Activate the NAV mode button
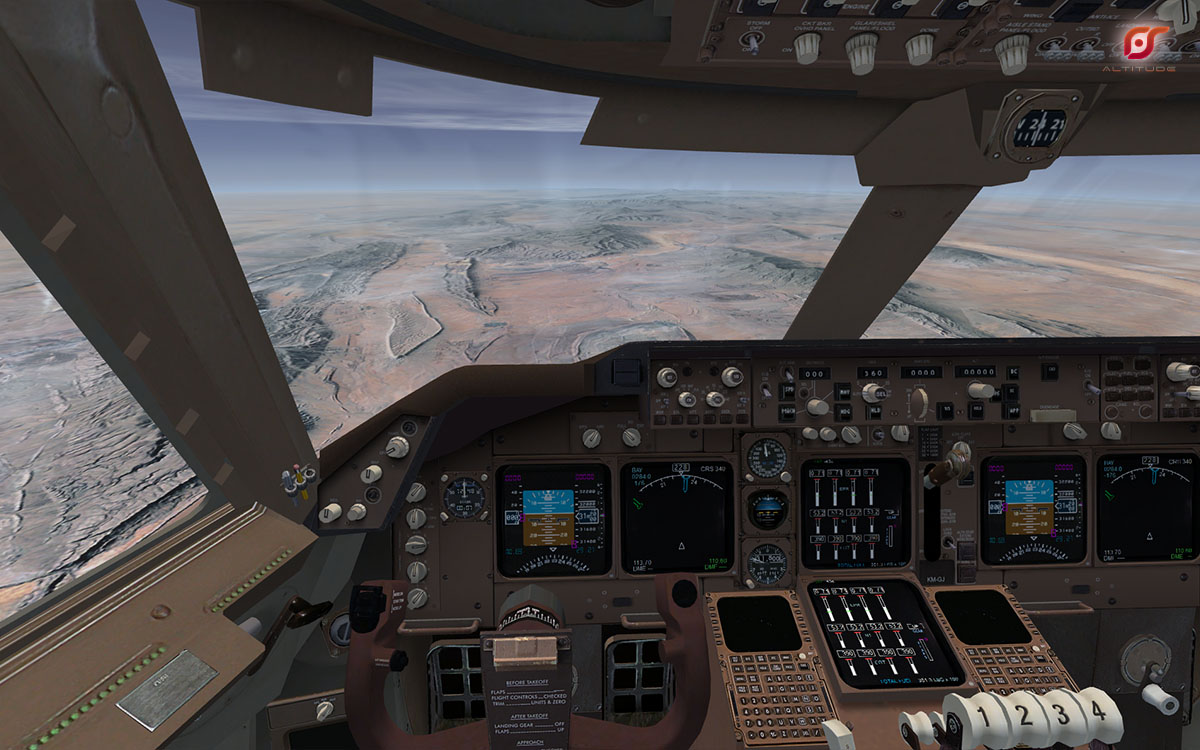 [843, 391]
